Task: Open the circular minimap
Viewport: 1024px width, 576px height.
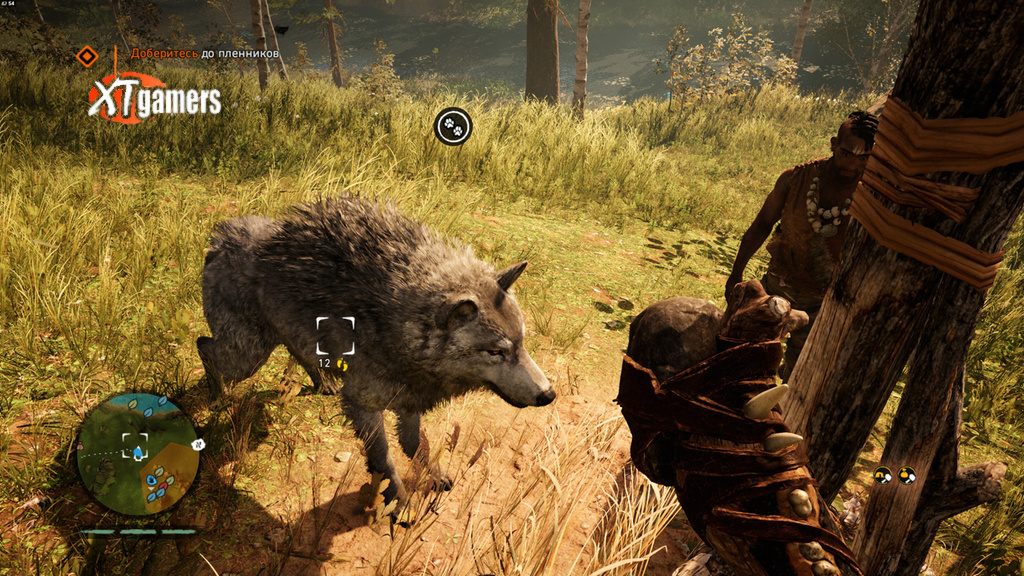Action: click(138, 453)
